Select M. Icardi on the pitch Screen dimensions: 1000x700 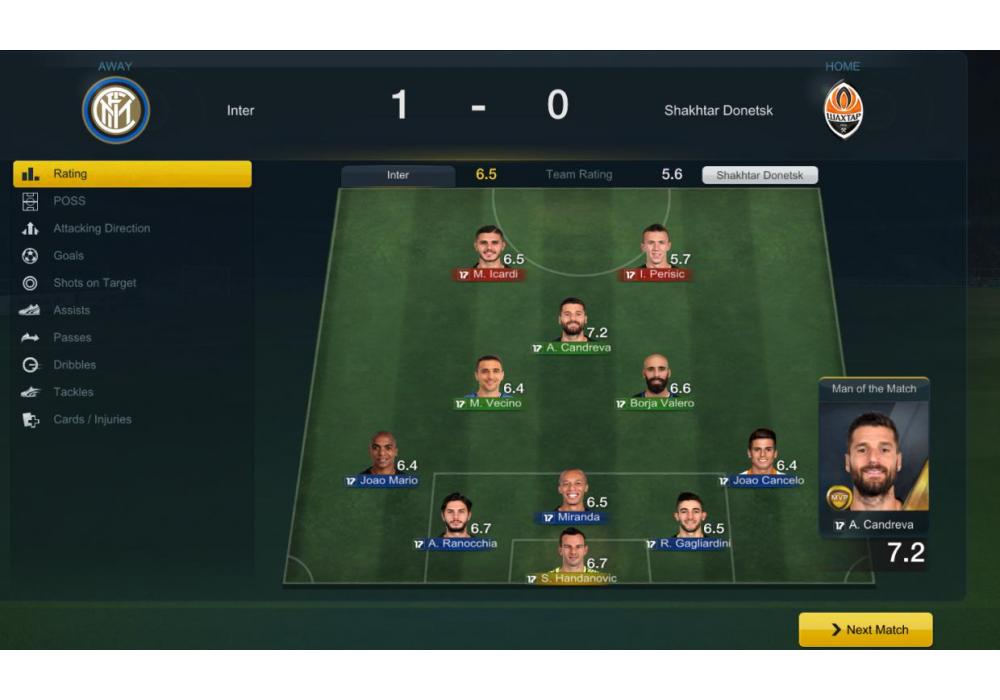pos(489,249)
